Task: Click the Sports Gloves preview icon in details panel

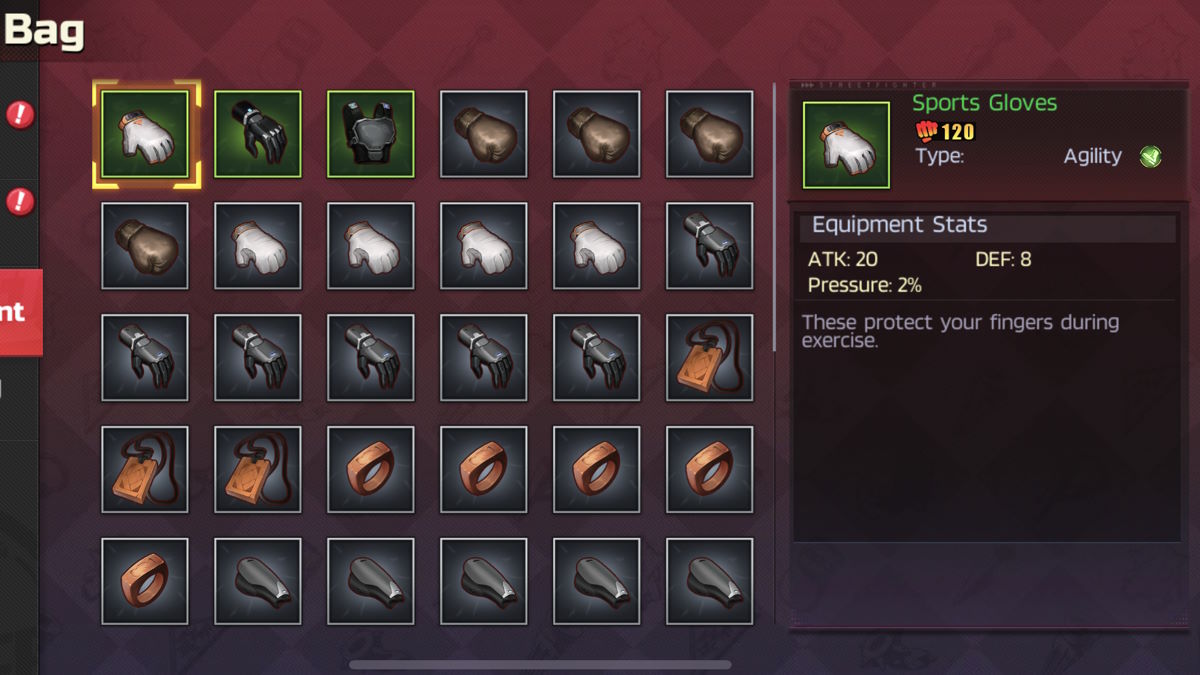Action: pos(846,145)
